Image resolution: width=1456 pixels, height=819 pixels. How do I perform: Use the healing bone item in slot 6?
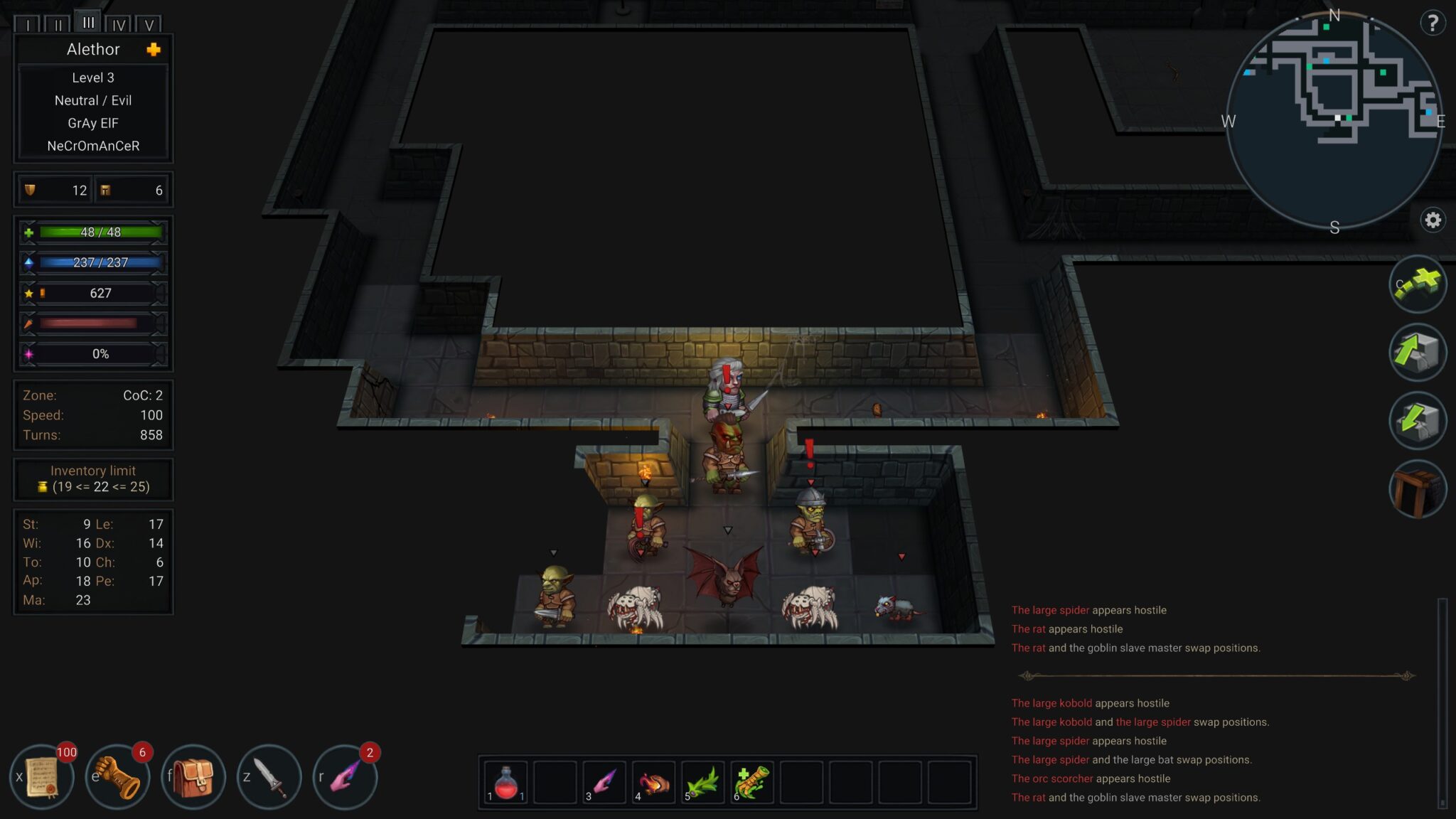[x=752, y=783]
